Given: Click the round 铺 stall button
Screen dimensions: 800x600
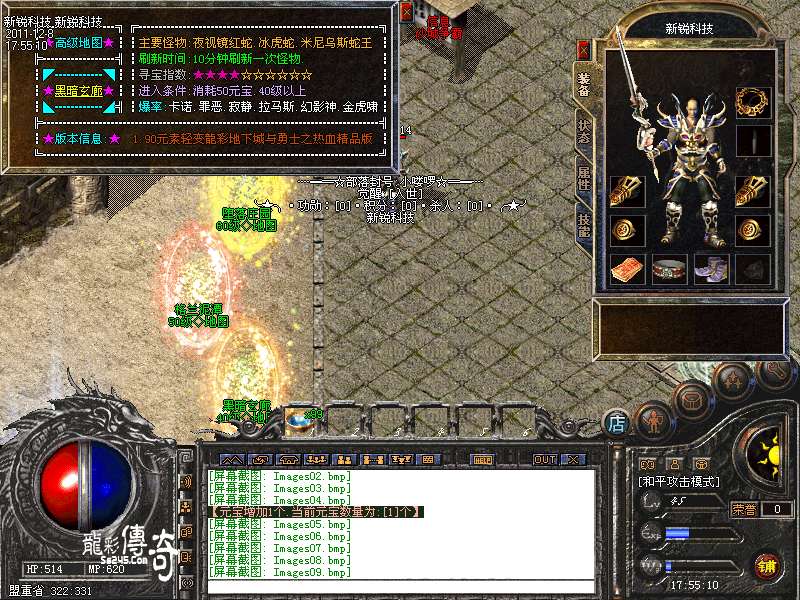Looking at the screenshot, I should (767, 565).
